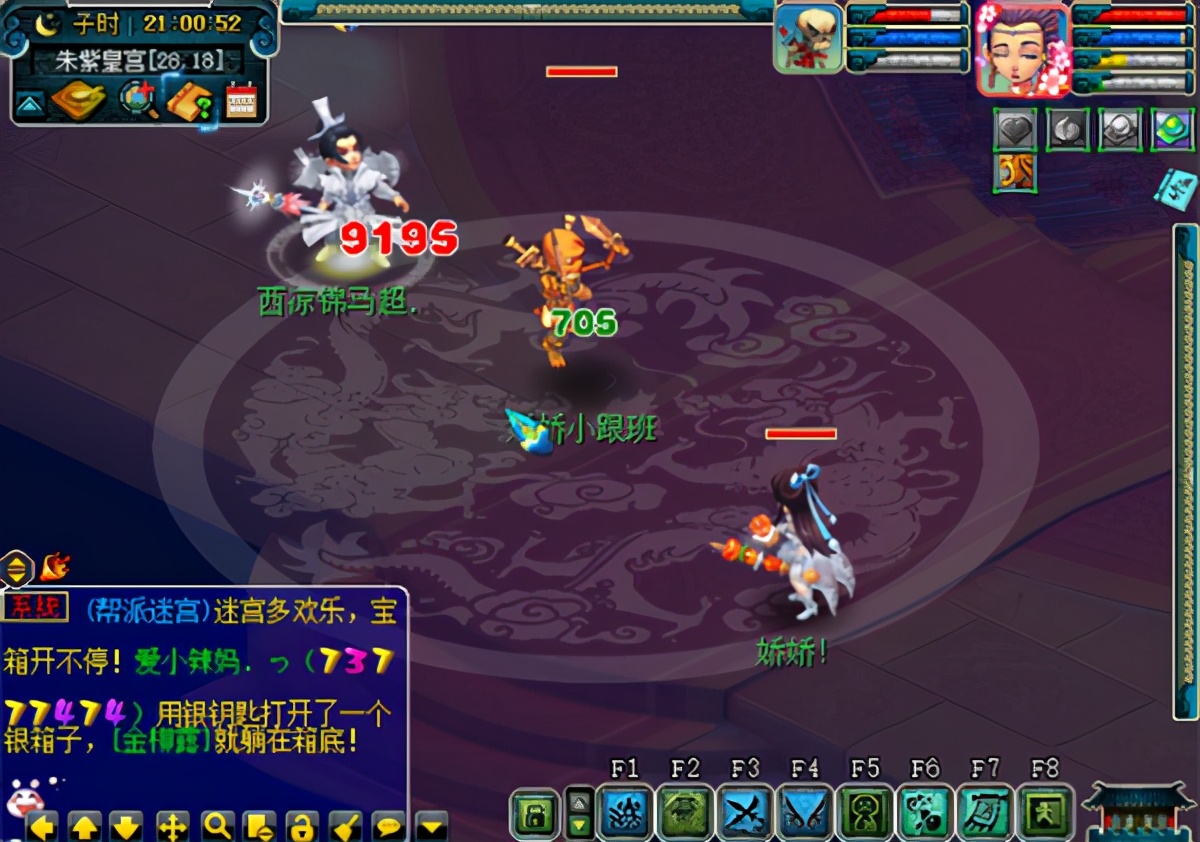Screen dimensions: 1200x842
Task: Open the world map icon
Action: click(78, 99)
